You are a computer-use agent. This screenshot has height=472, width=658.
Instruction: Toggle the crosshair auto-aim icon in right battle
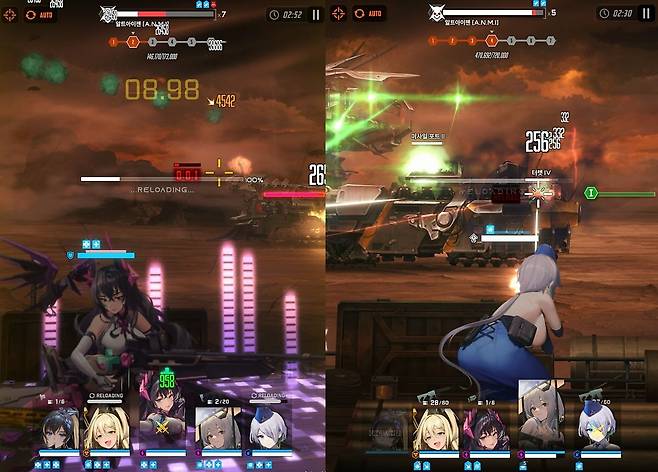(340, 14)
